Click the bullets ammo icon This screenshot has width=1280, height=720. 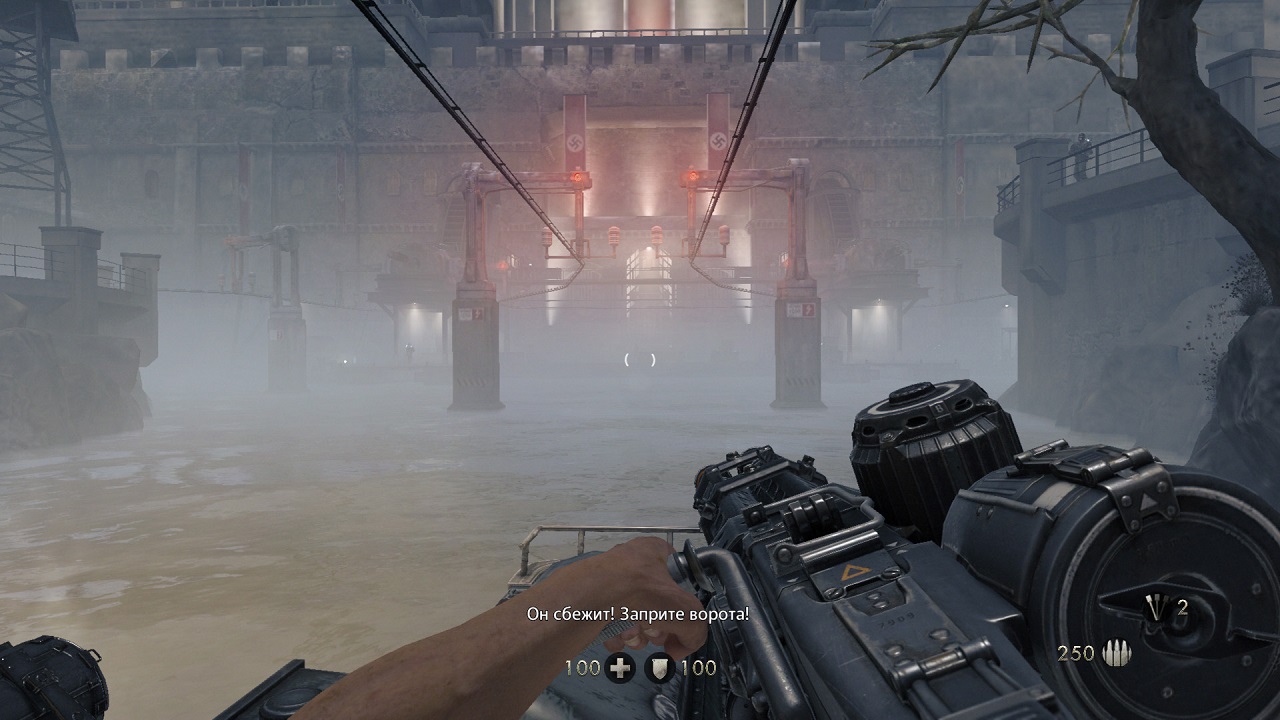tap(1115, 654)
